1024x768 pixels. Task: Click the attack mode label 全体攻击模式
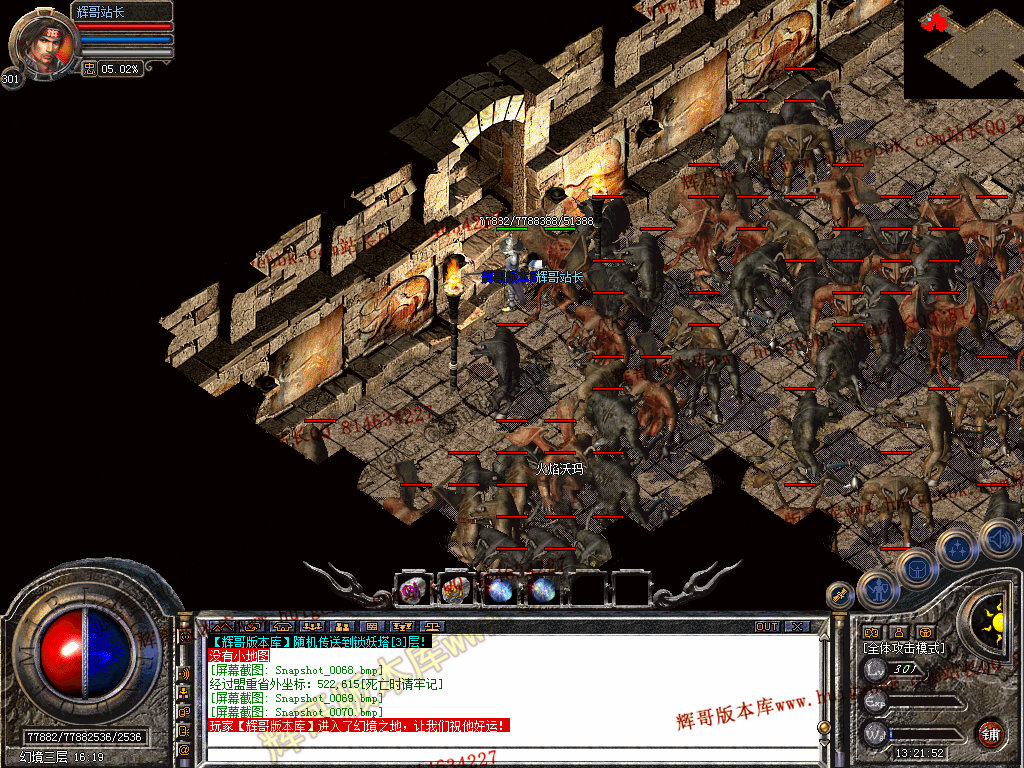903,648
